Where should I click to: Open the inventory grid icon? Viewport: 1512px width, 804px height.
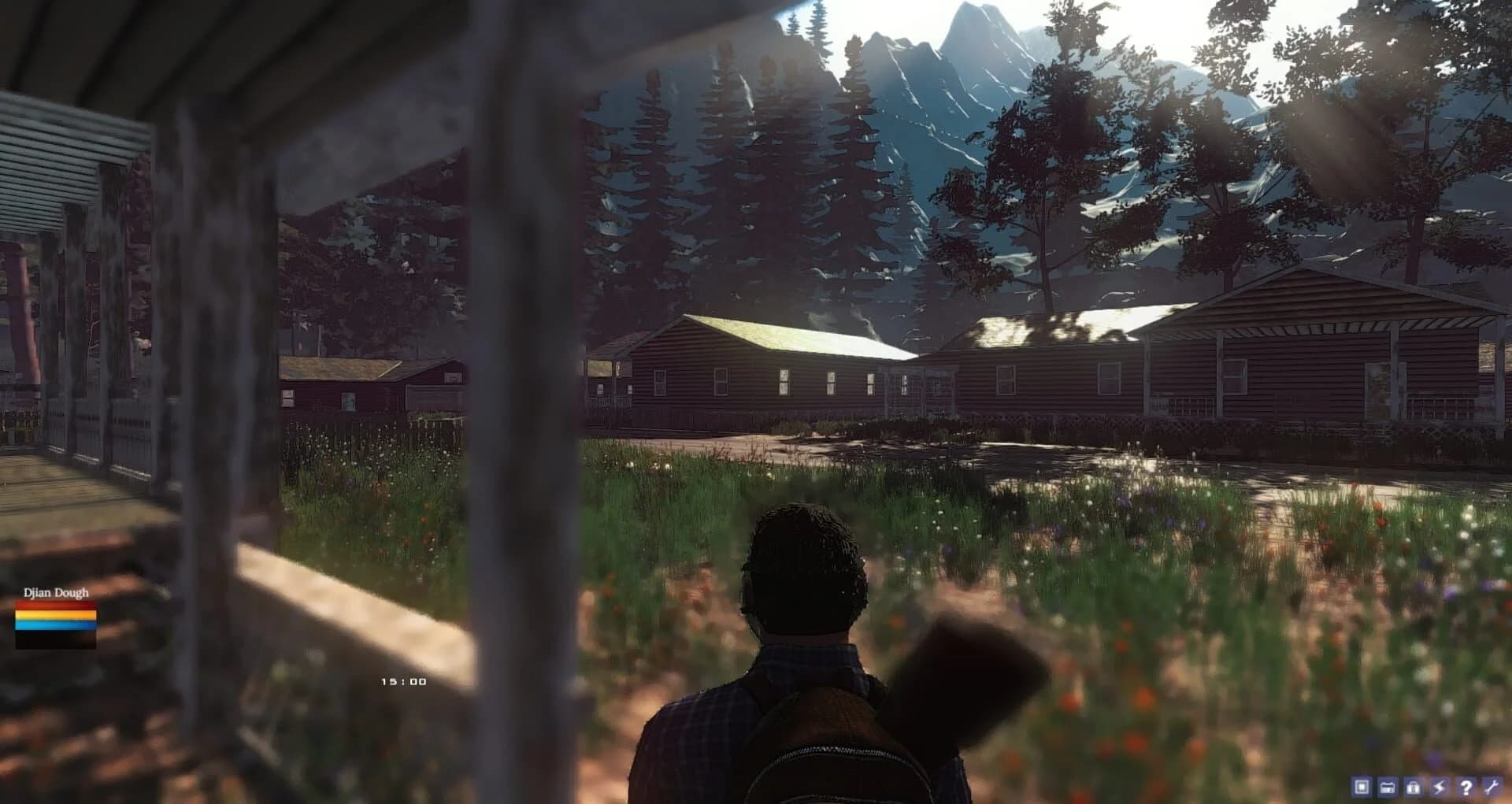[1361, 788]
